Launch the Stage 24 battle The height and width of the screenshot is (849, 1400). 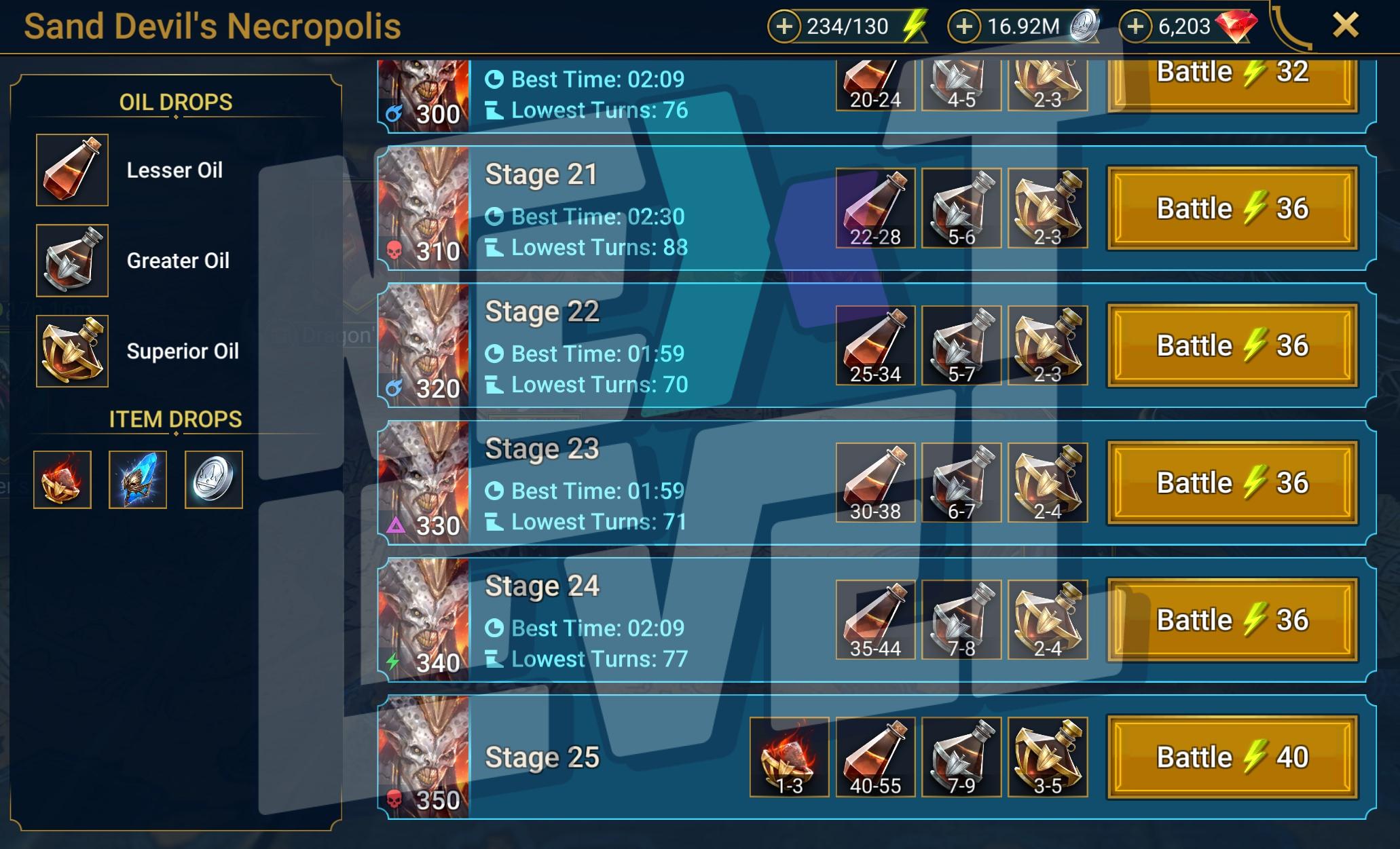(x=1232, y=620)
